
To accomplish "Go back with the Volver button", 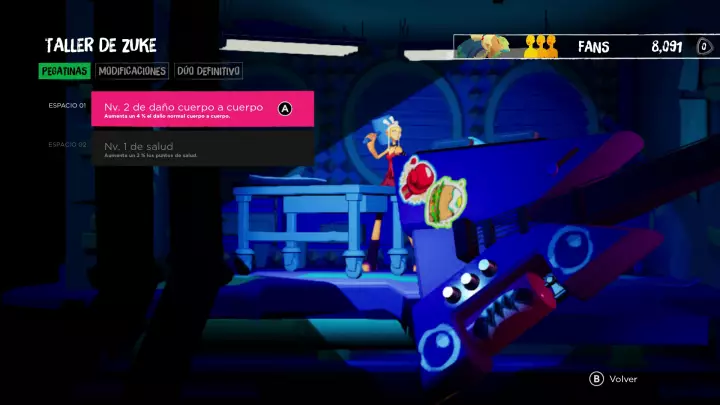I will click(614, 379).
